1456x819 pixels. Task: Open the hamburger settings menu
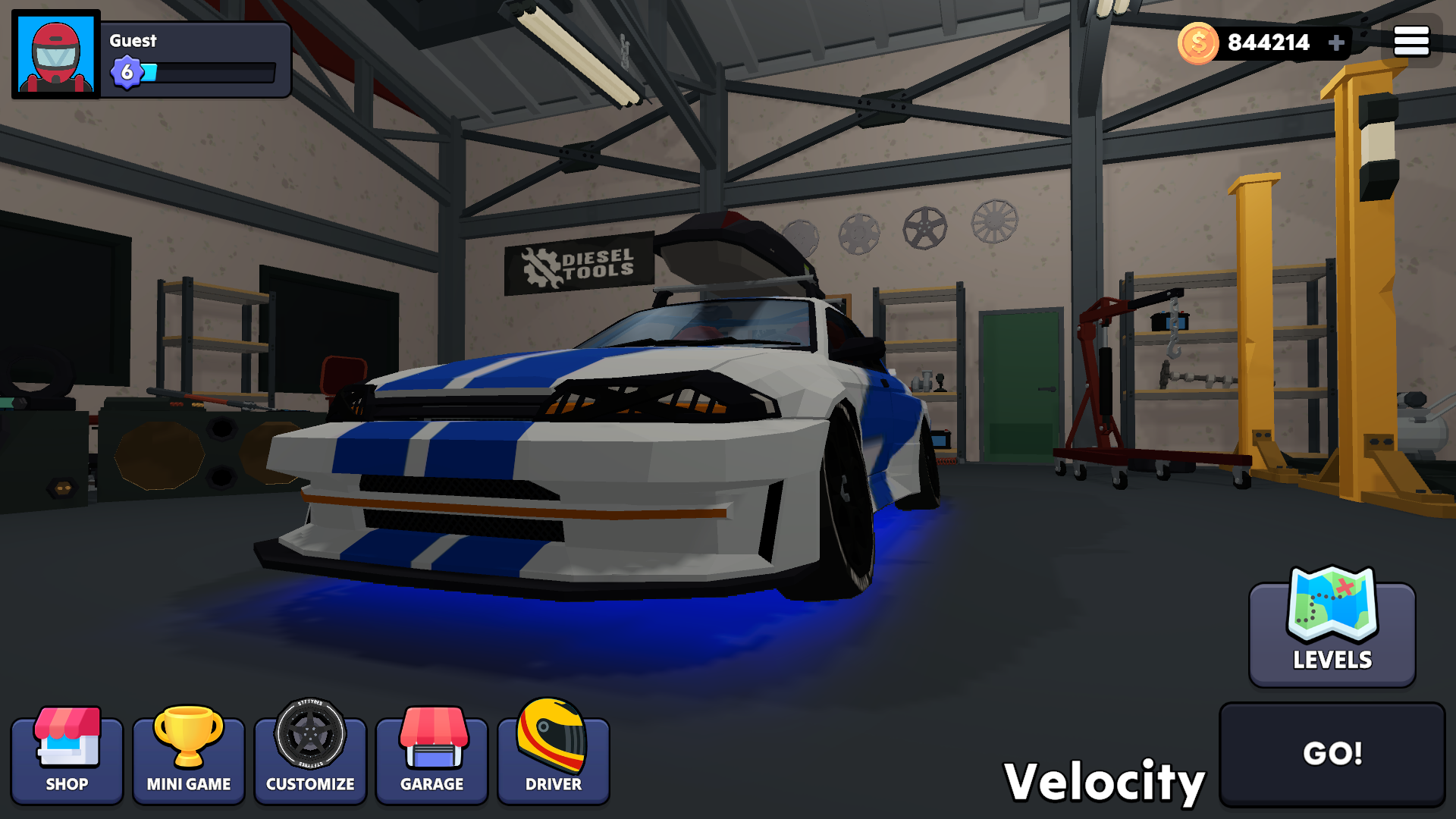tap(1411, 40)
